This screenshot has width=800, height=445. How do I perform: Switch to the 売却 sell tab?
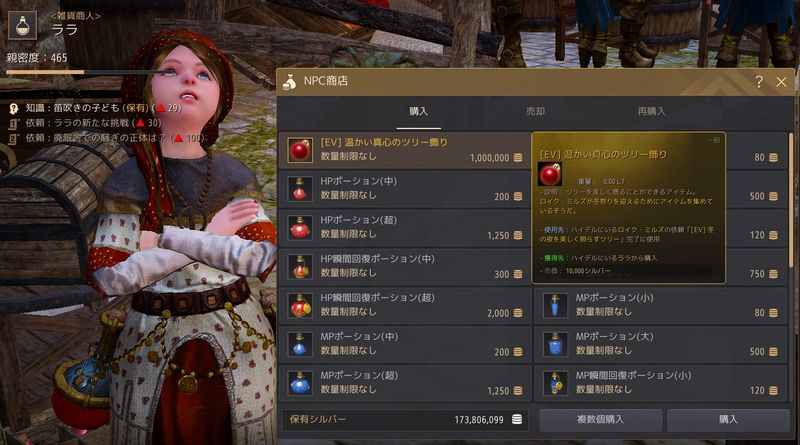tap(535, 111)
